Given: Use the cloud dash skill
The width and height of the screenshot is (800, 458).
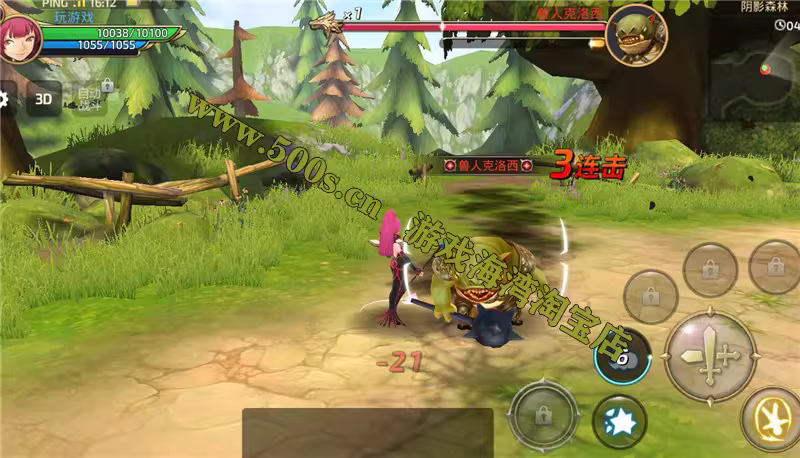Looking at the screenshot, I should [x=622, y=356].
